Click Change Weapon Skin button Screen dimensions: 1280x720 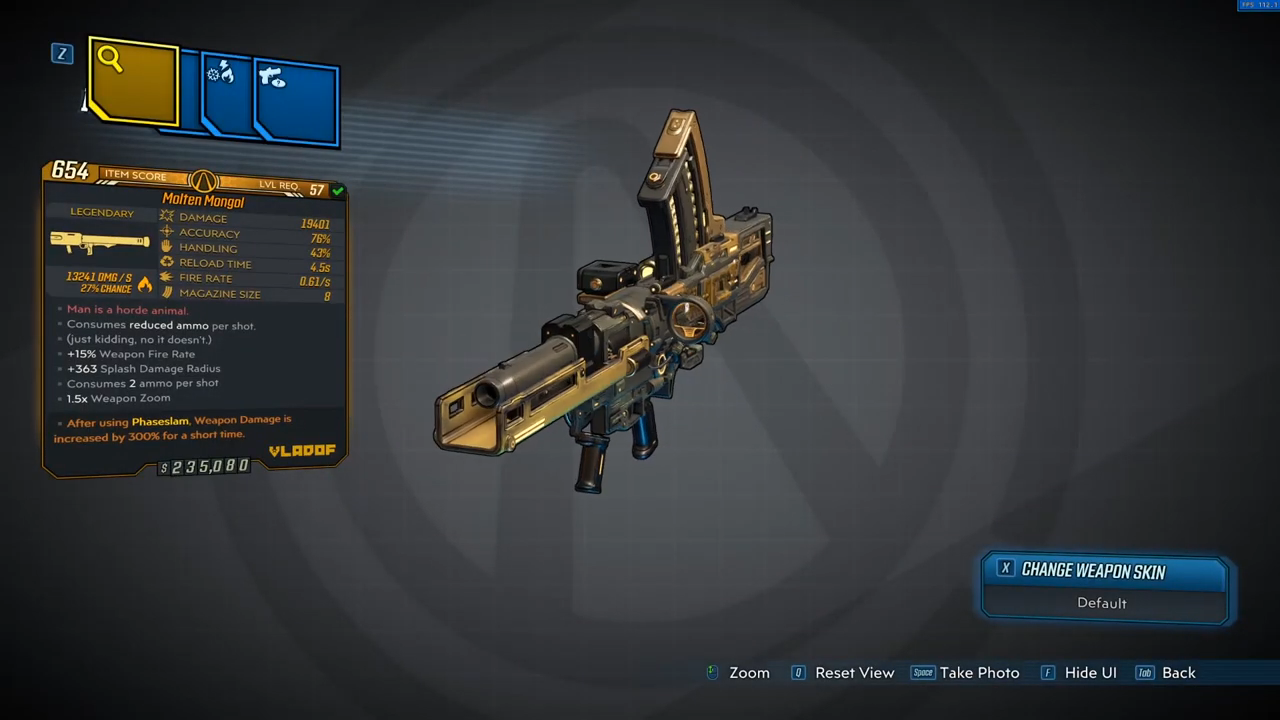(x=1104, y=571)
